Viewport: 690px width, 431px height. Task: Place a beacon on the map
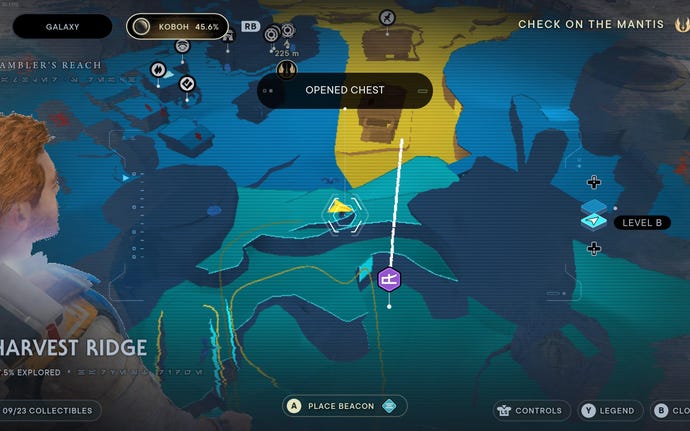click(345, 405)
